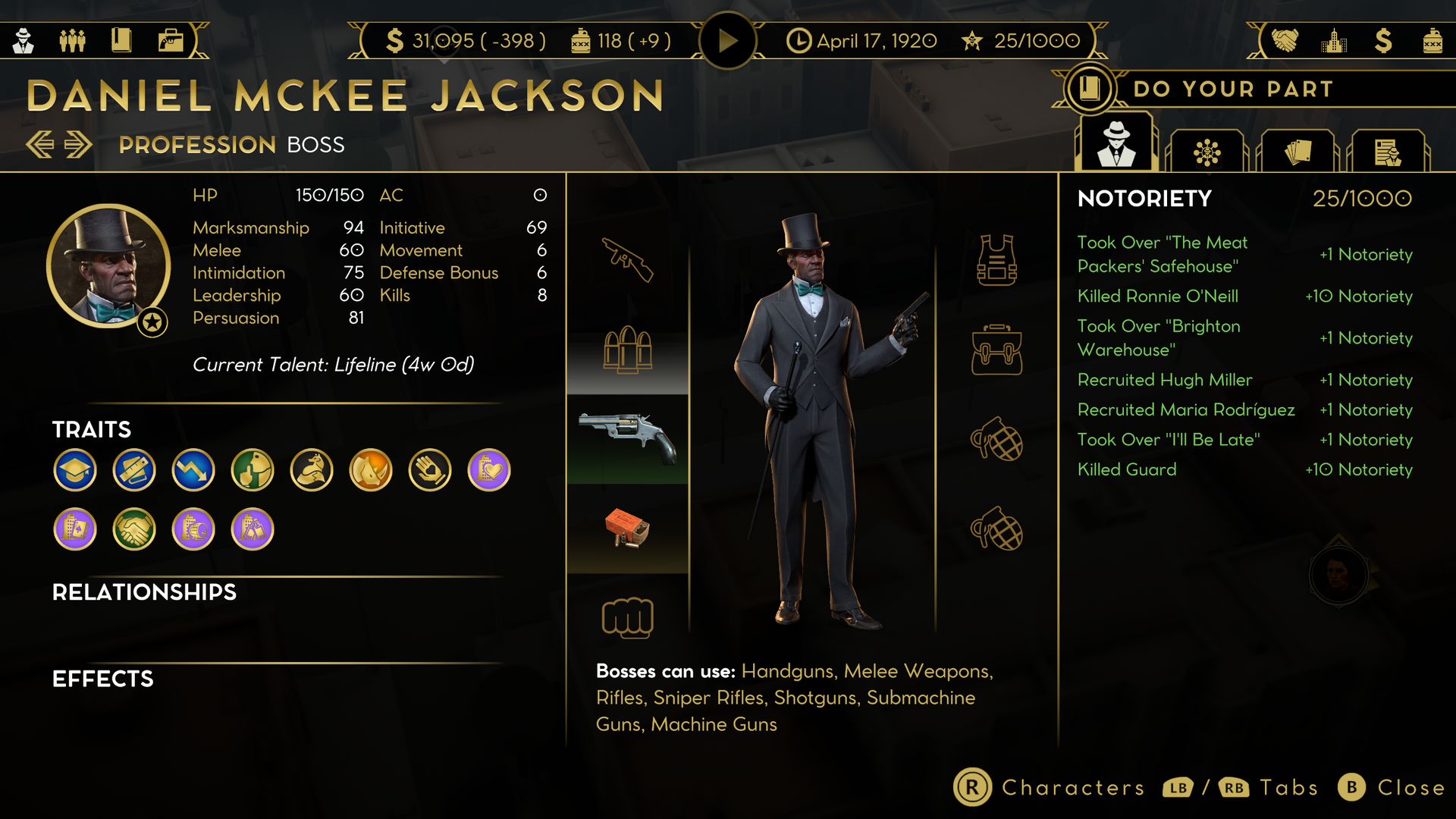Open the boss fedora icon in top bar
Viewport: 1456px width, 819px height.
24,40
